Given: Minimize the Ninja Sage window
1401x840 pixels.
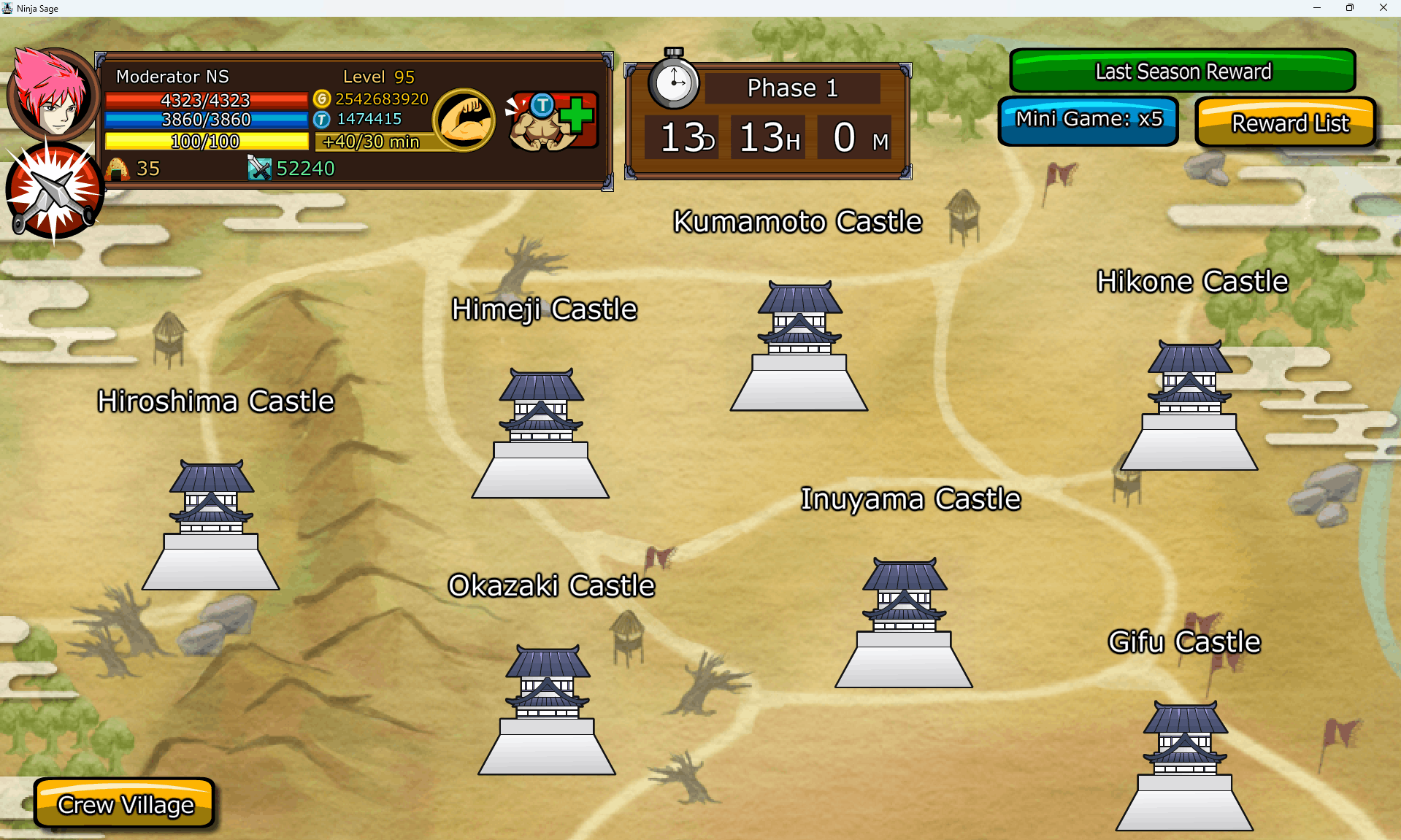Looking at the screenshot, I should point(1317,8).
